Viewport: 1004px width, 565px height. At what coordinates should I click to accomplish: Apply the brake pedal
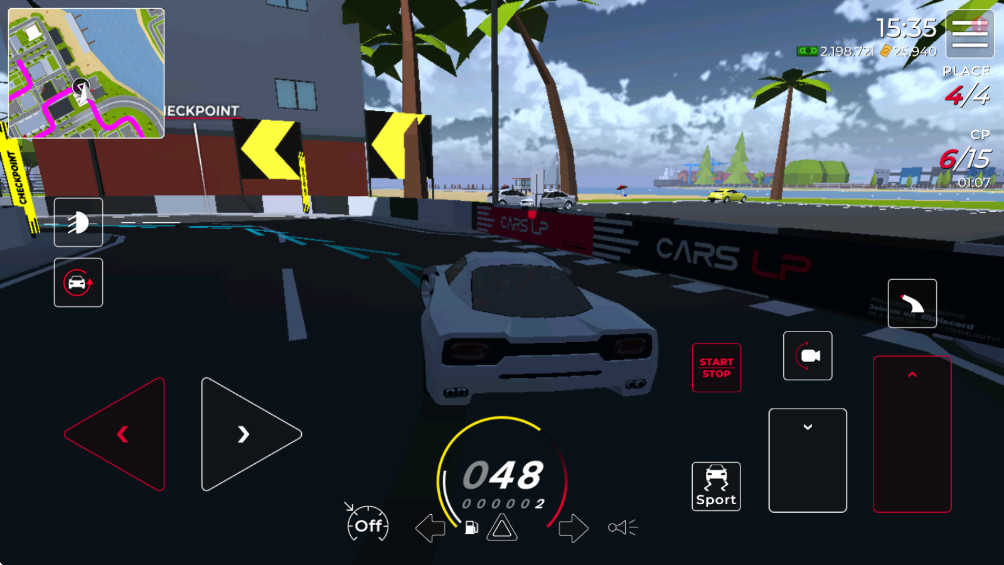[807, 460]
